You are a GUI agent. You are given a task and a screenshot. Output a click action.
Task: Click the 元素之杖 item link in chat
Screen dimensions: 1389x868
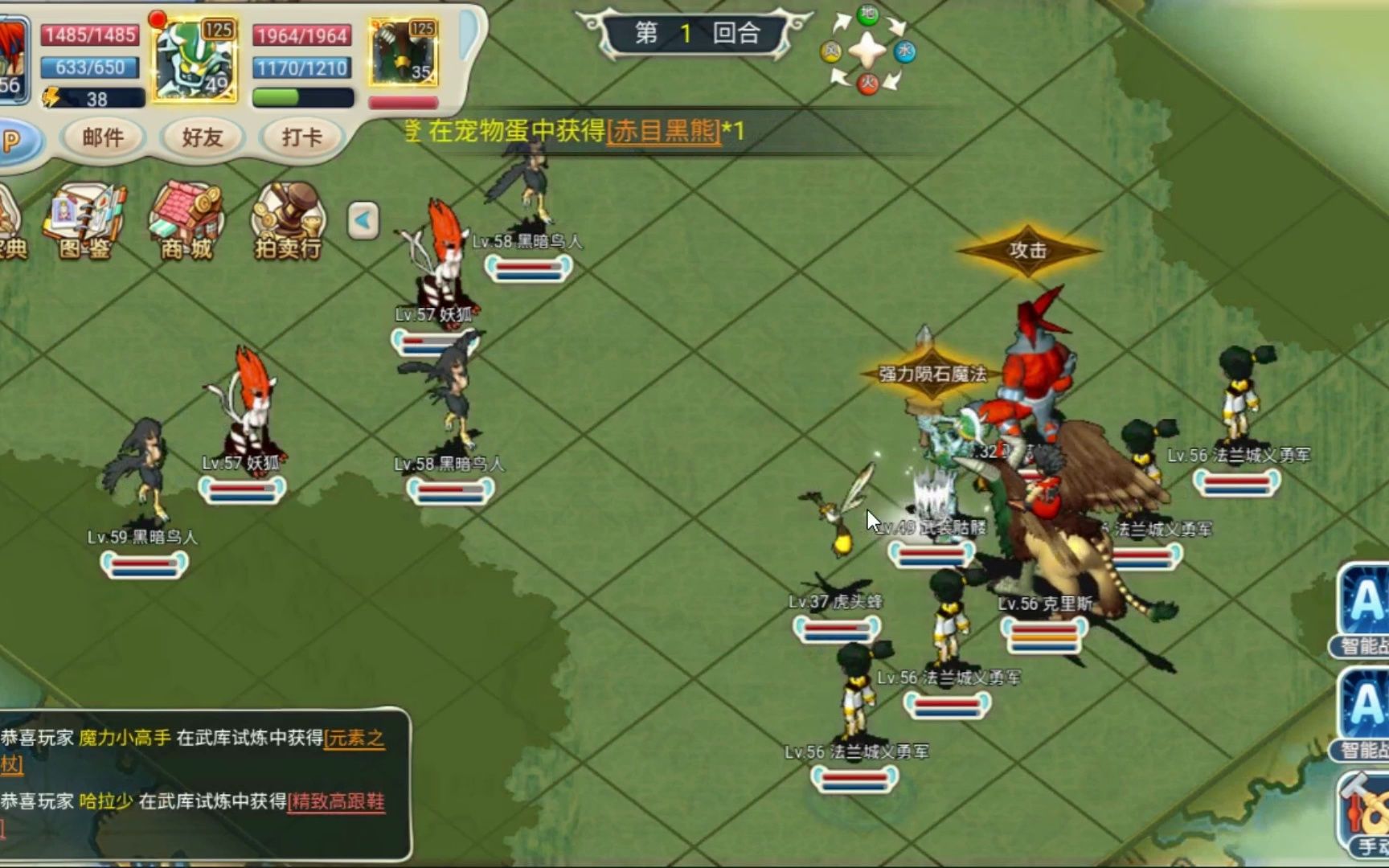(354, 738)
